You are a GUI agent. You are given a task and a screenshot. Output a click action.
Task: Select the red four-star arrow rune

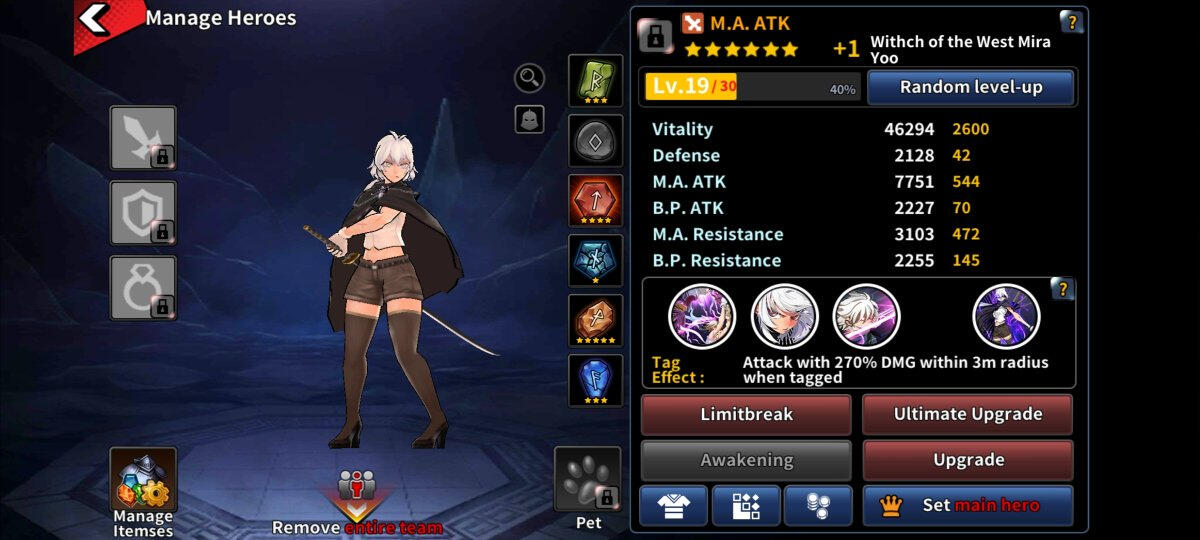point(596,201)
